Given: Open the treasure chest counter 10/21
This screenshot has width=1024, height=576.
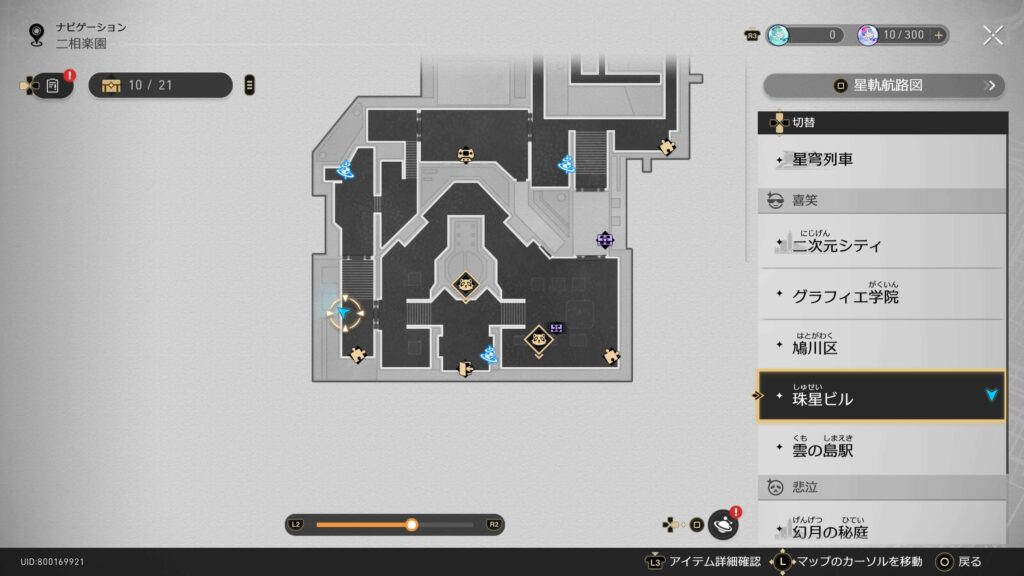Looking at the screenshot, I should [x=160, y=86].
